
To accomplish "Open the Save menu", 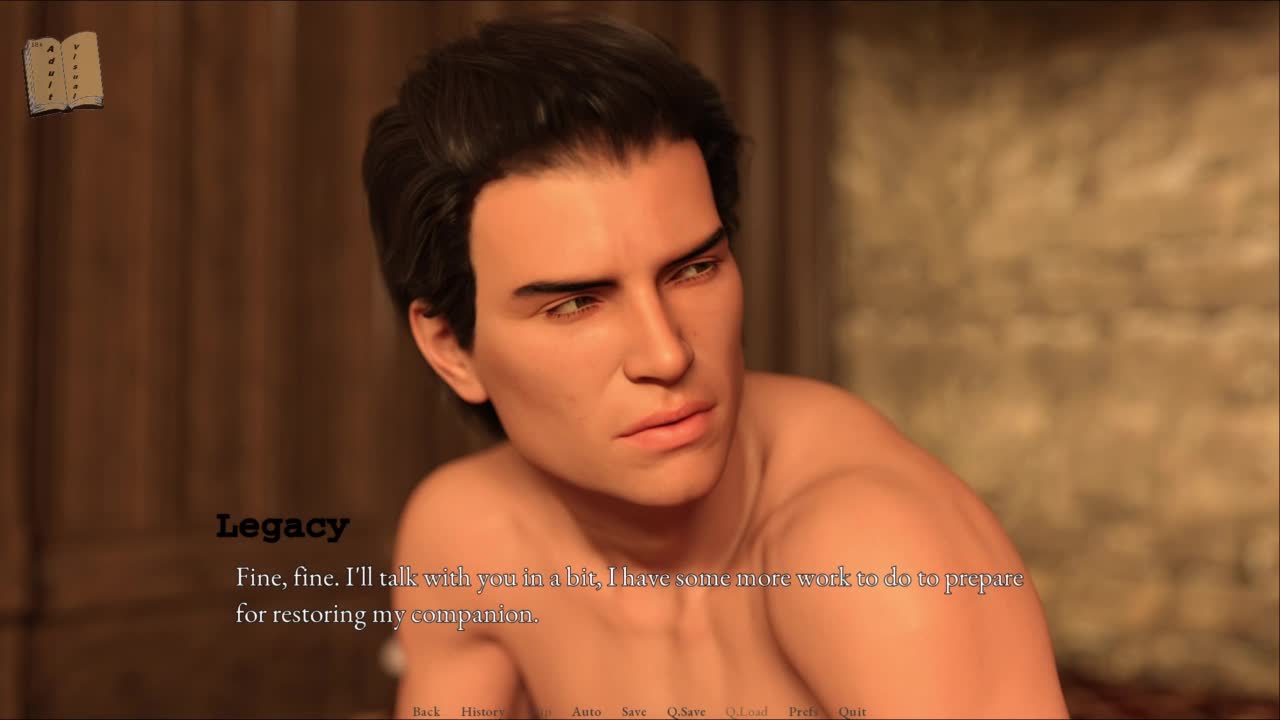I will pos(634,711).
